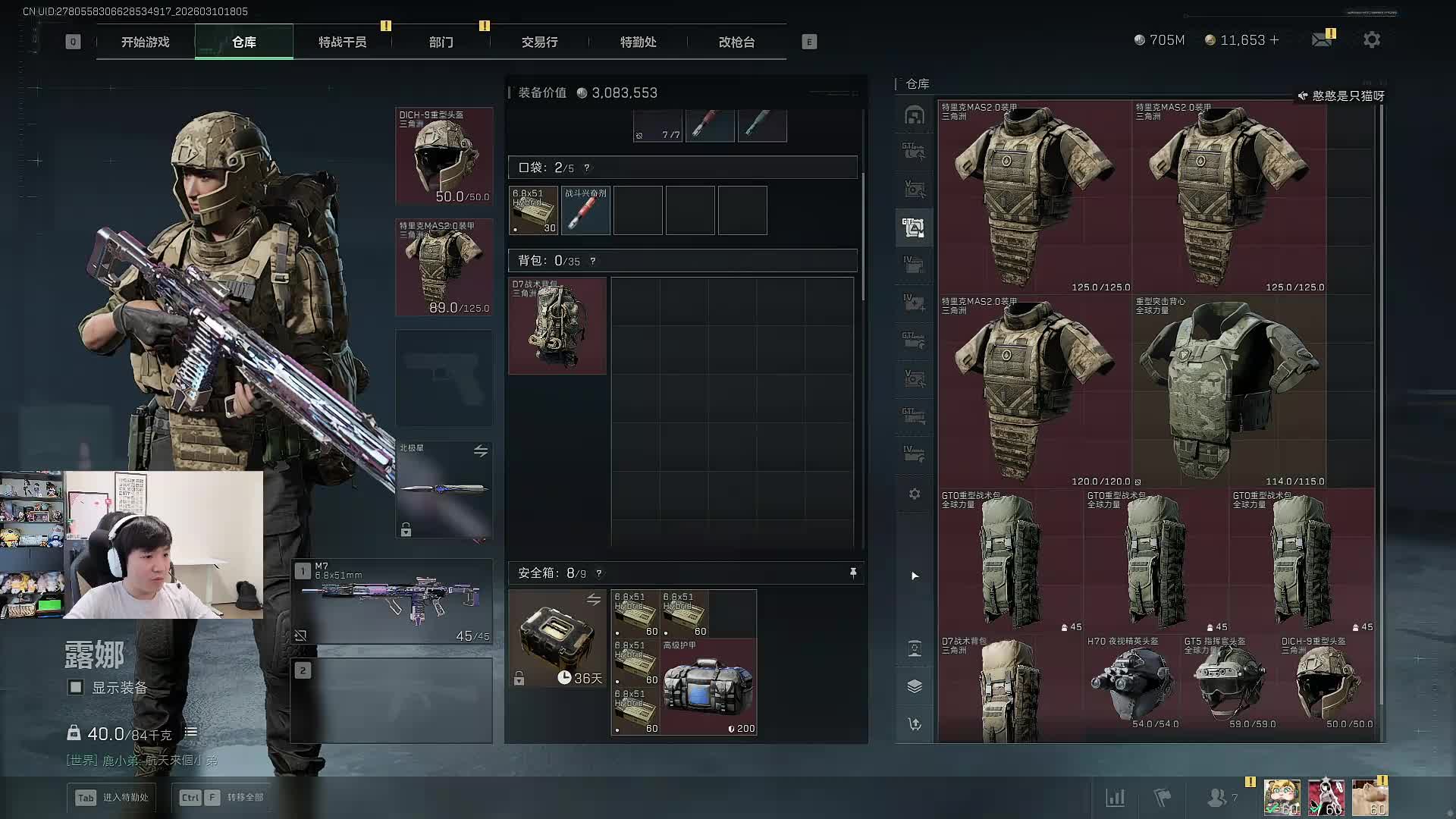1456x819 pixels.
Task: Select the equipped 特里克MAS2.0 armor slot
Action: [x=444, y=267]
